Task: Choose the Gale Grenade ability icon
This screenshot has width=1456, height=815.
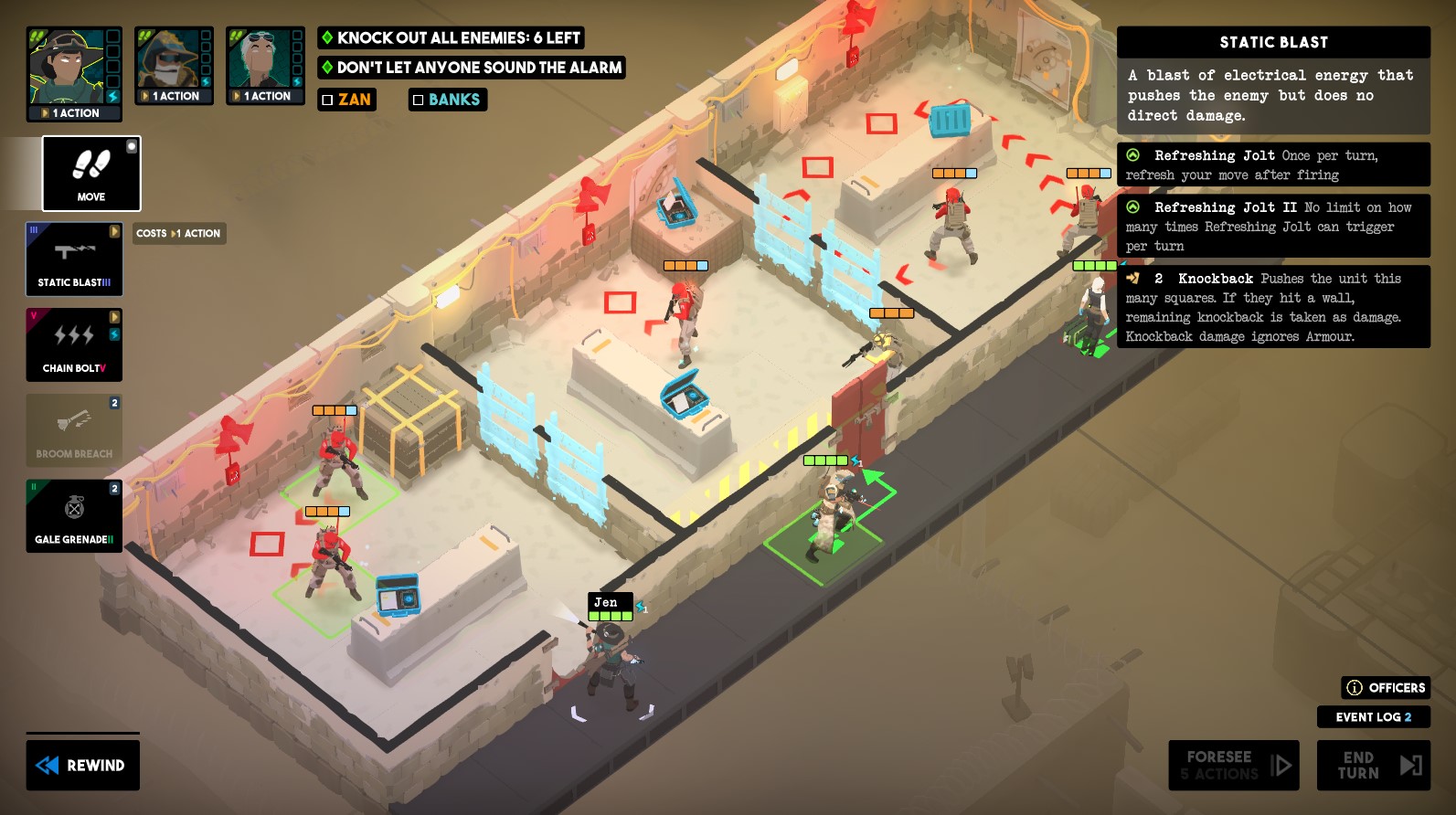Action: tap(74, 514)
